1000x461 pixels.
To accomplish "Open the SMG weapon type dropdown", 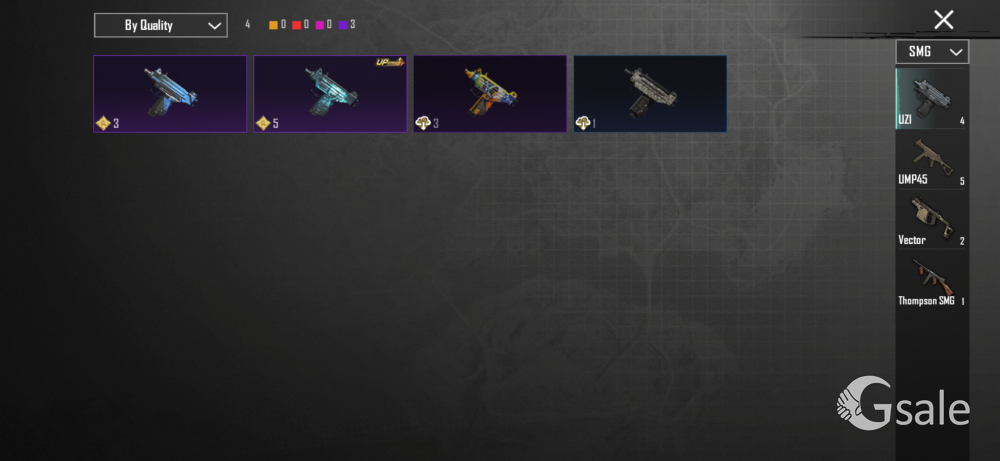I will [x=932, y=51].
